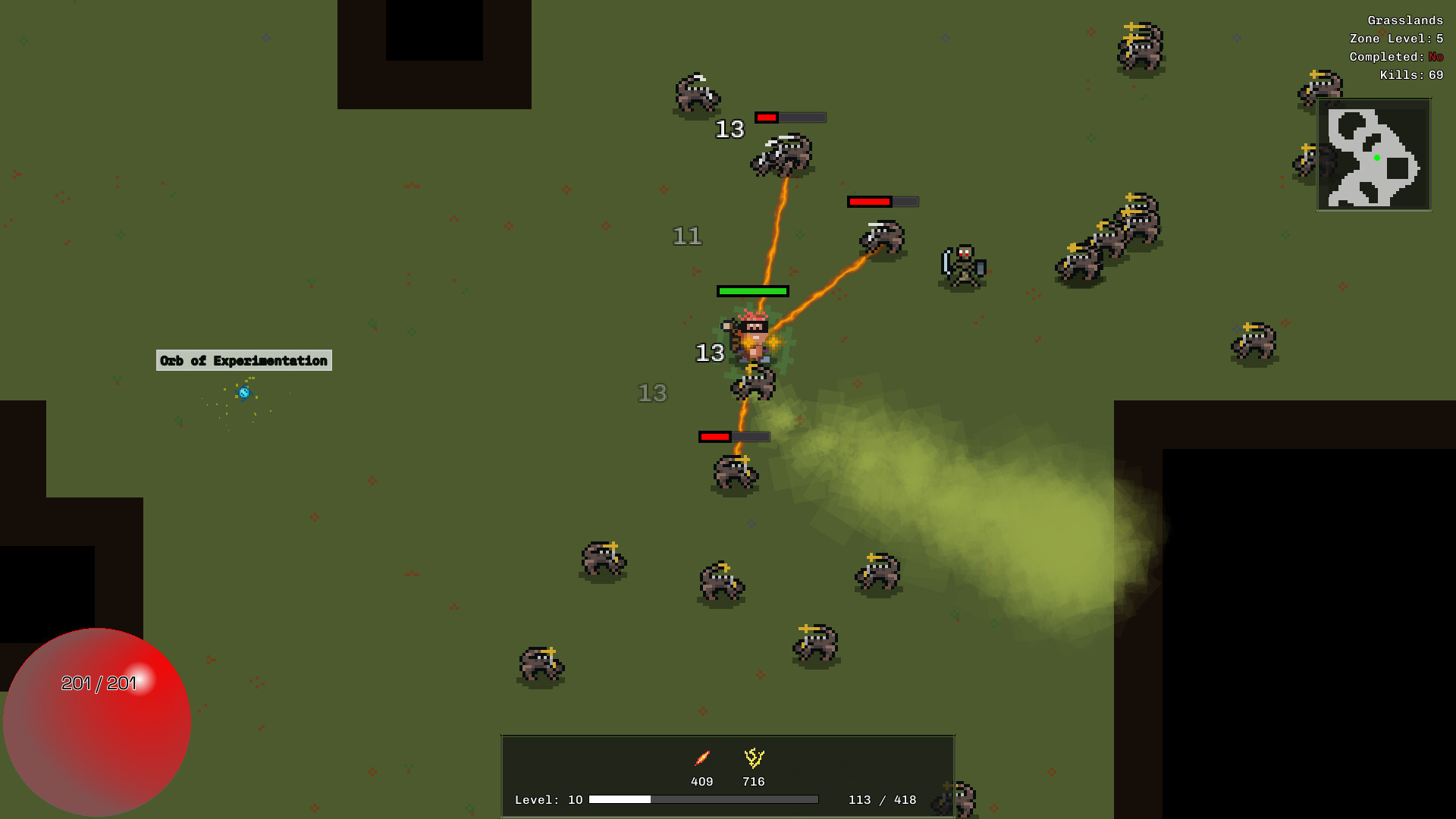Click the Kills: 69 counter text
The width and height of the screenshot is (1456, 819).
[1412, 75]
